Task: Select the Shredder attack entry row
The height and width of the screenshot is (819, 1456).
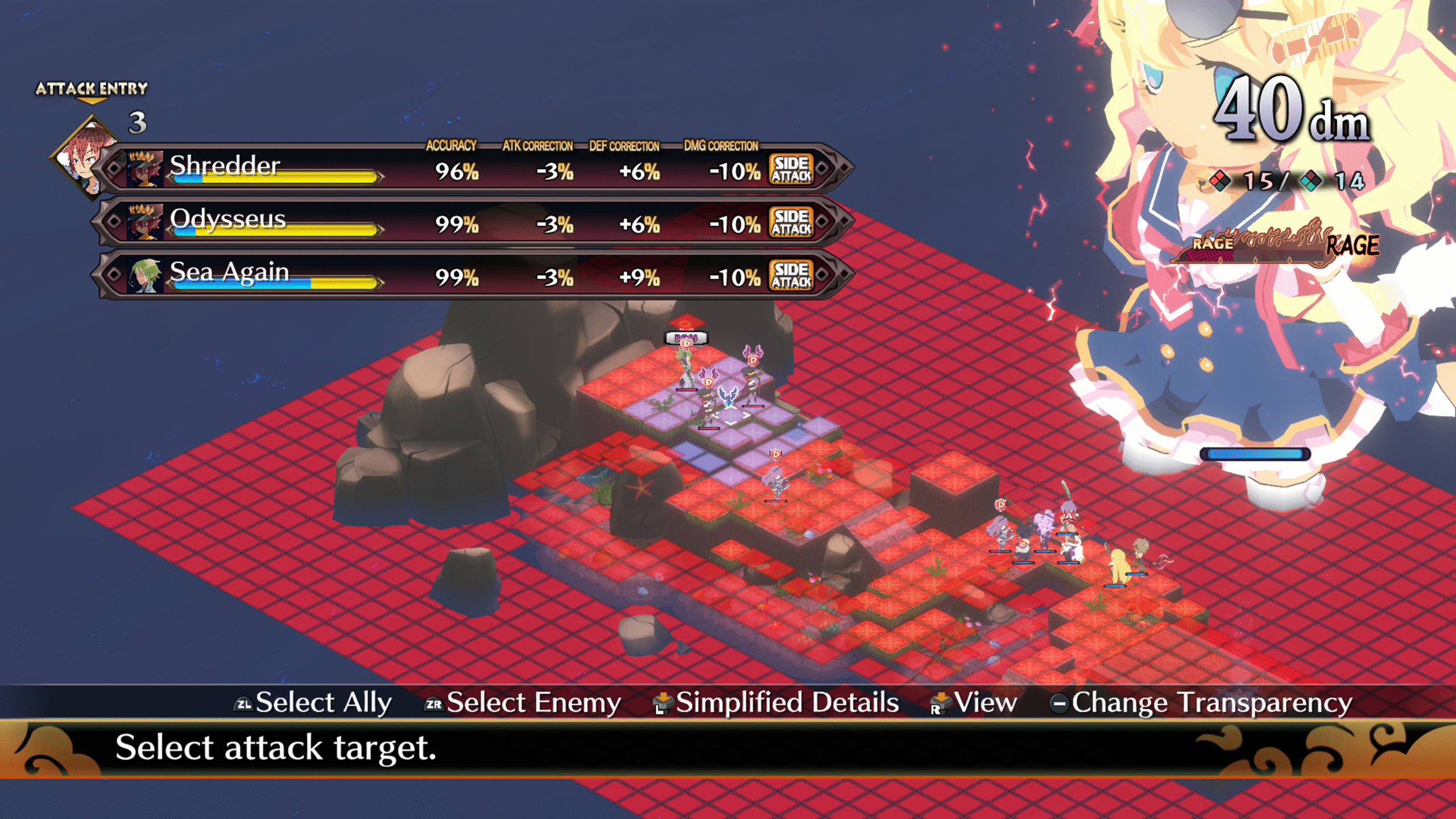Action: point(472,169)
